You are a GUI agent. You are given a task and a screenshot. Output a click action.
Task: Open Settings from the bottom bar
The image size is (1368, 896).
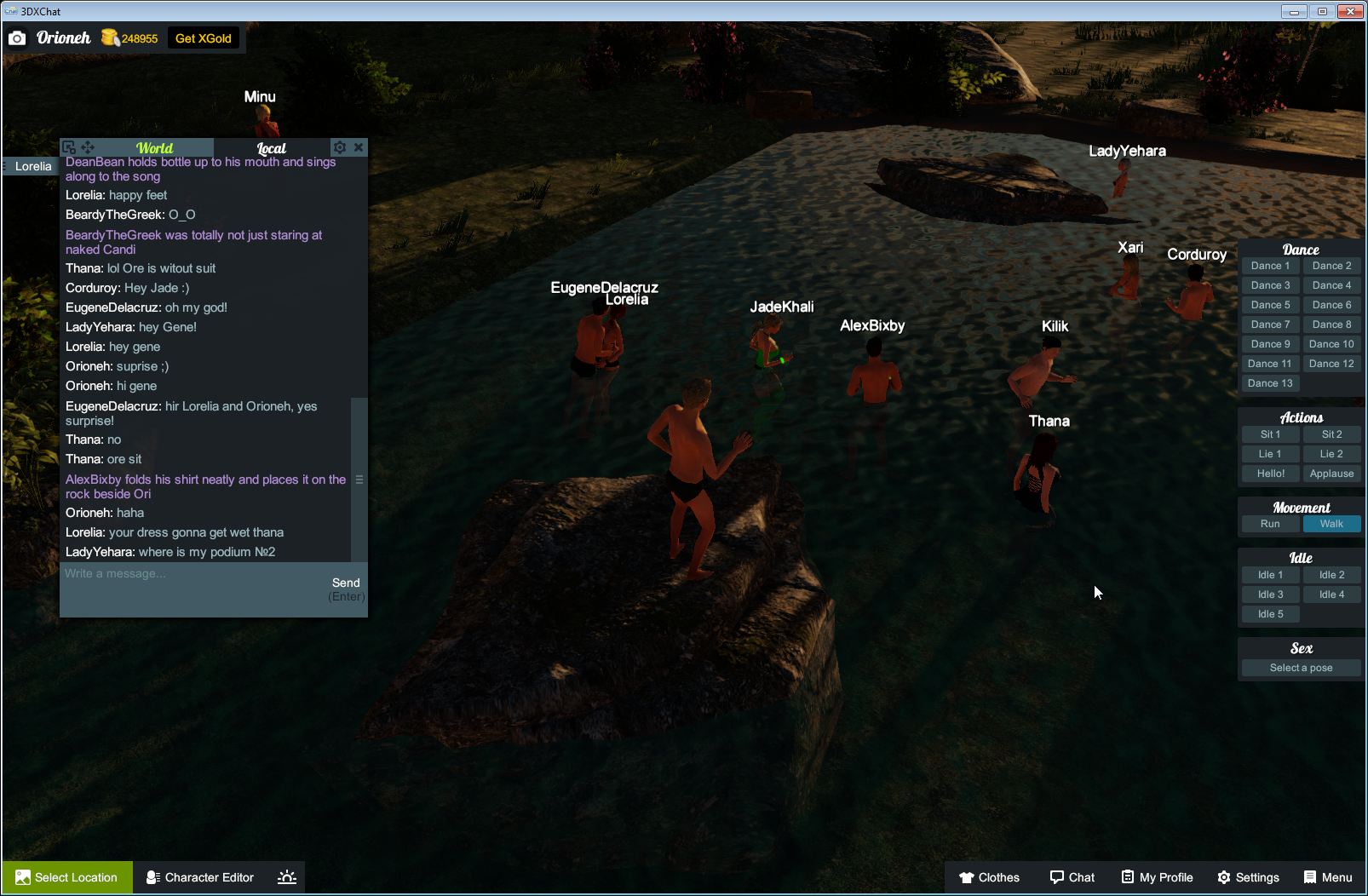(x=1249, y=876)
